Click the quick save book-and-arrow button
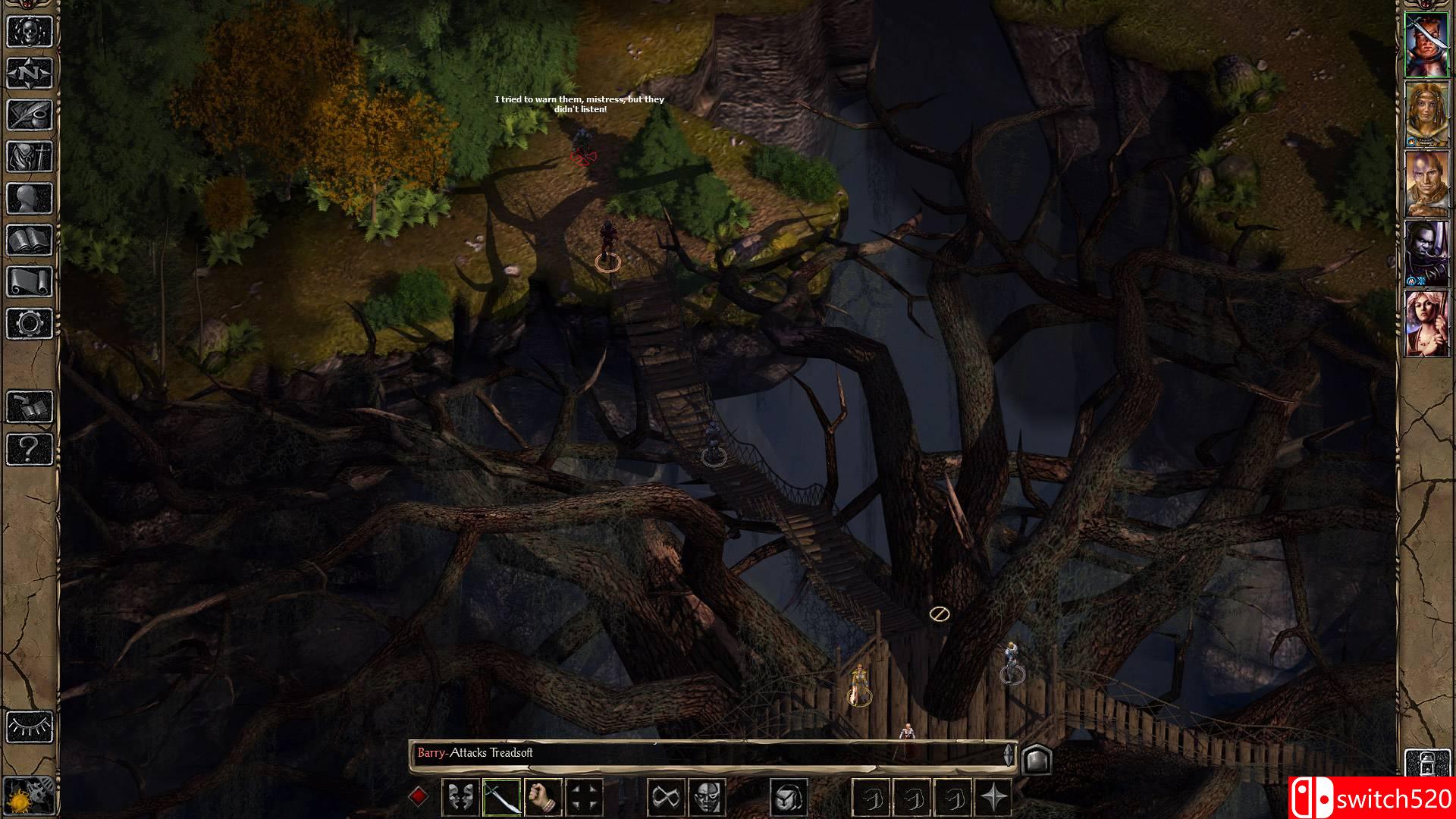Screen dimensions: 1456x819 tap(30, 407)
